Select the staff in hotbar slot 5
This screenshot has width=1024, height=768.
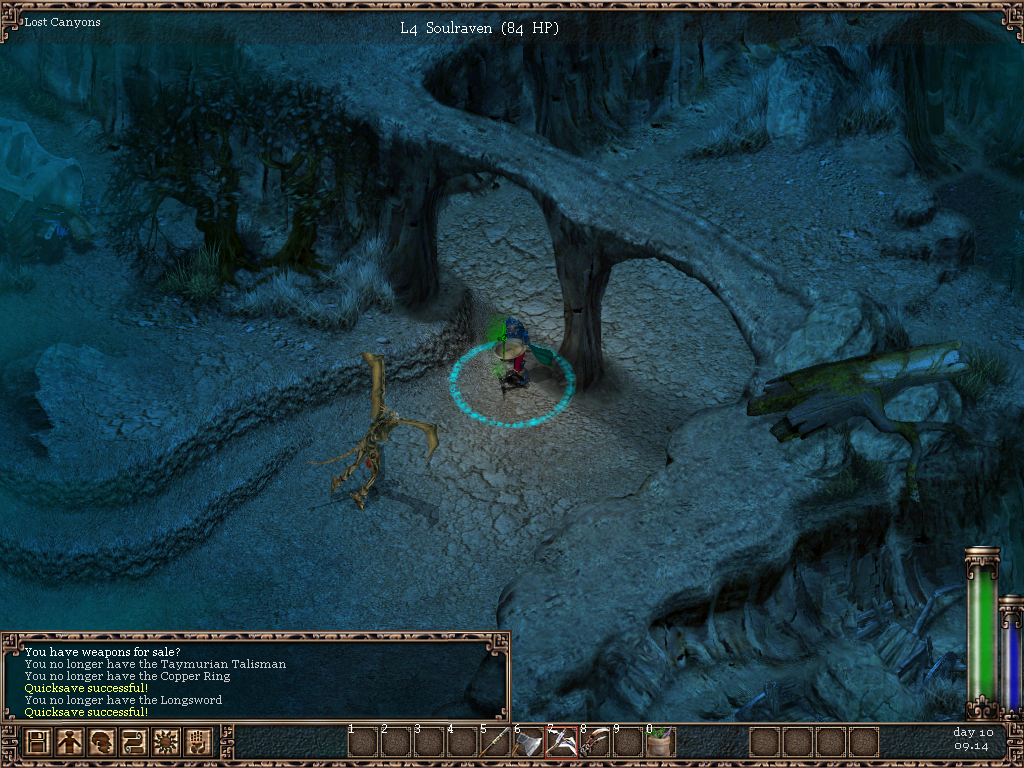[495, 742]
